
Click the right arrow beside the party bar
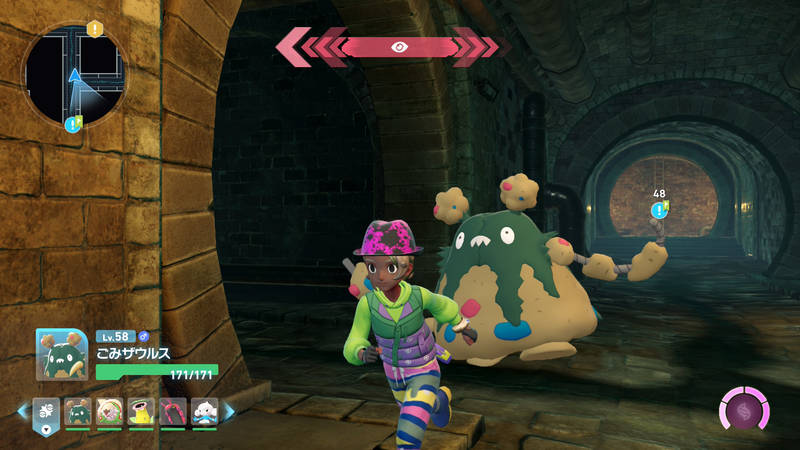[x=228, y=411]
